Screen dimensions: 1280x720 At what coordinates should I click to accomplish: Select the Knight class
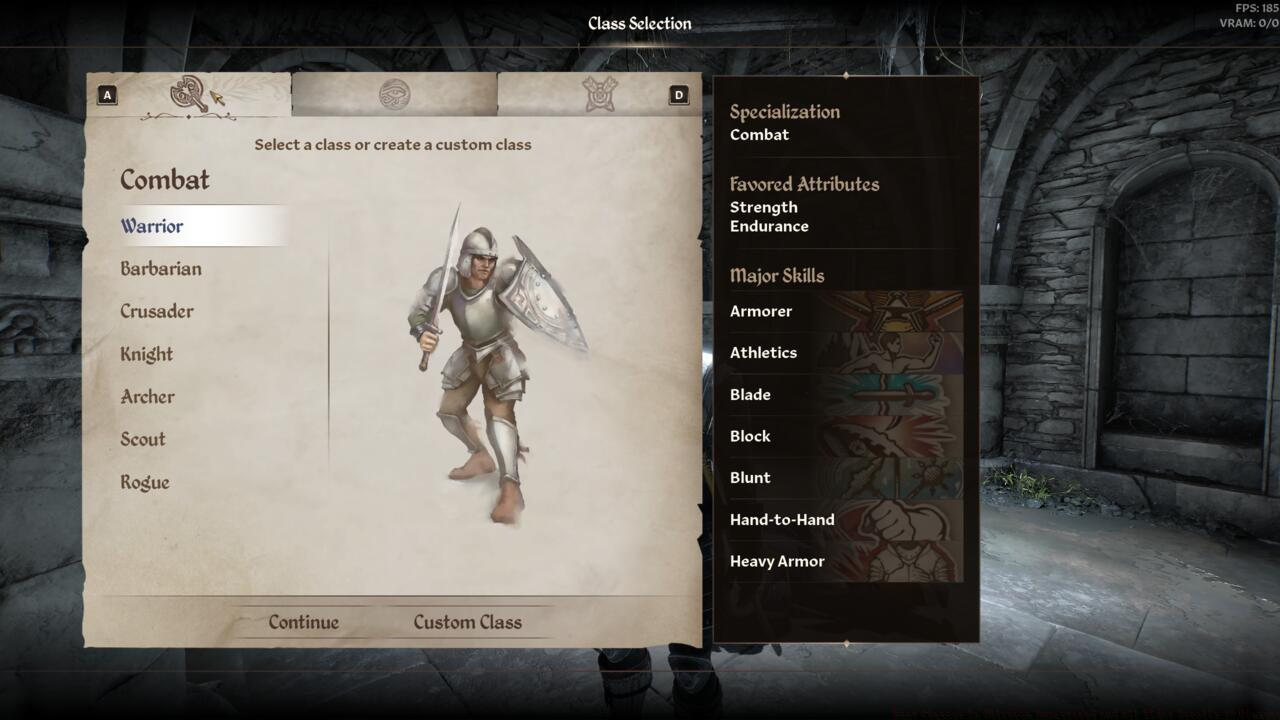[x=147, y=354]
